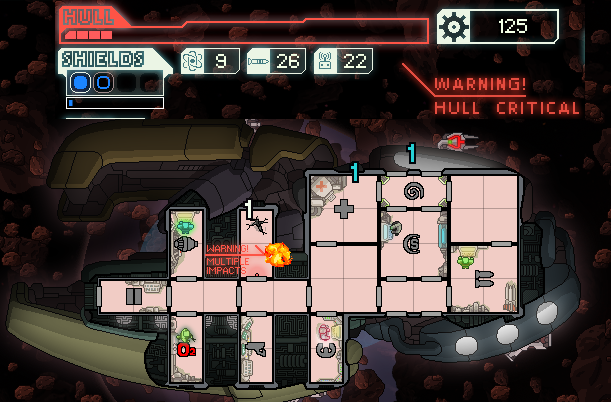Click the red O2 system icon

[185, 350]
